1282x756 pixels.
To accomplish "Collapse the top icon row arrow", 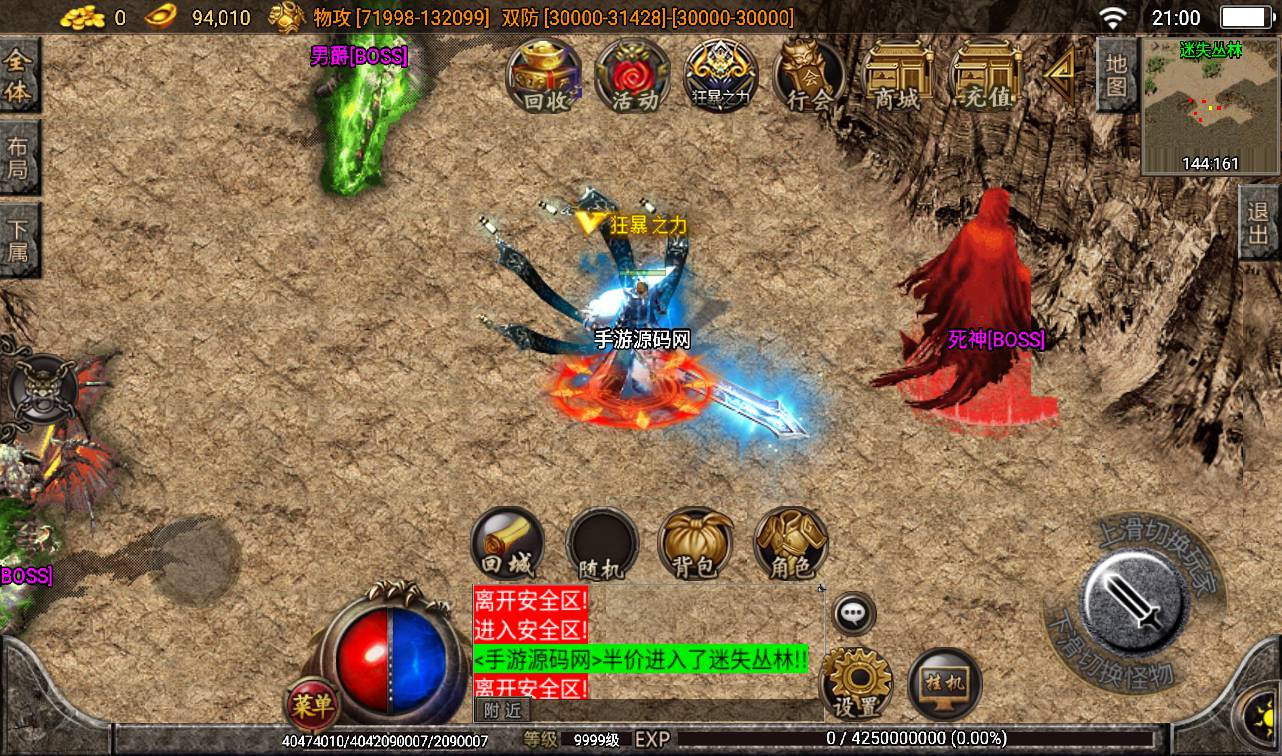I will point(1059,70).
